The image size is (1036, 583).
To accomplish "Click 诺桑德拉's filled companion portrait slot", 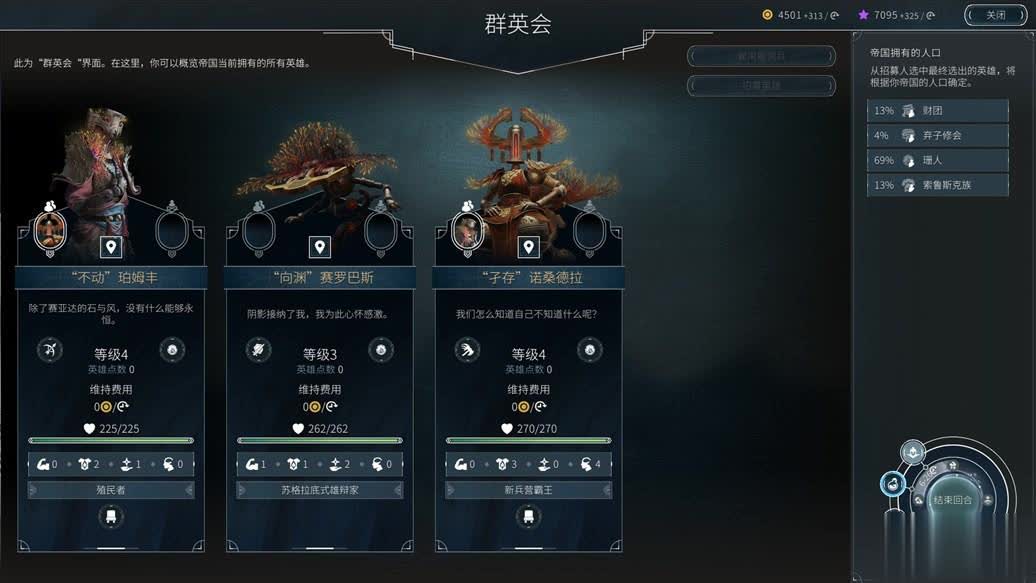I will 467,229.
